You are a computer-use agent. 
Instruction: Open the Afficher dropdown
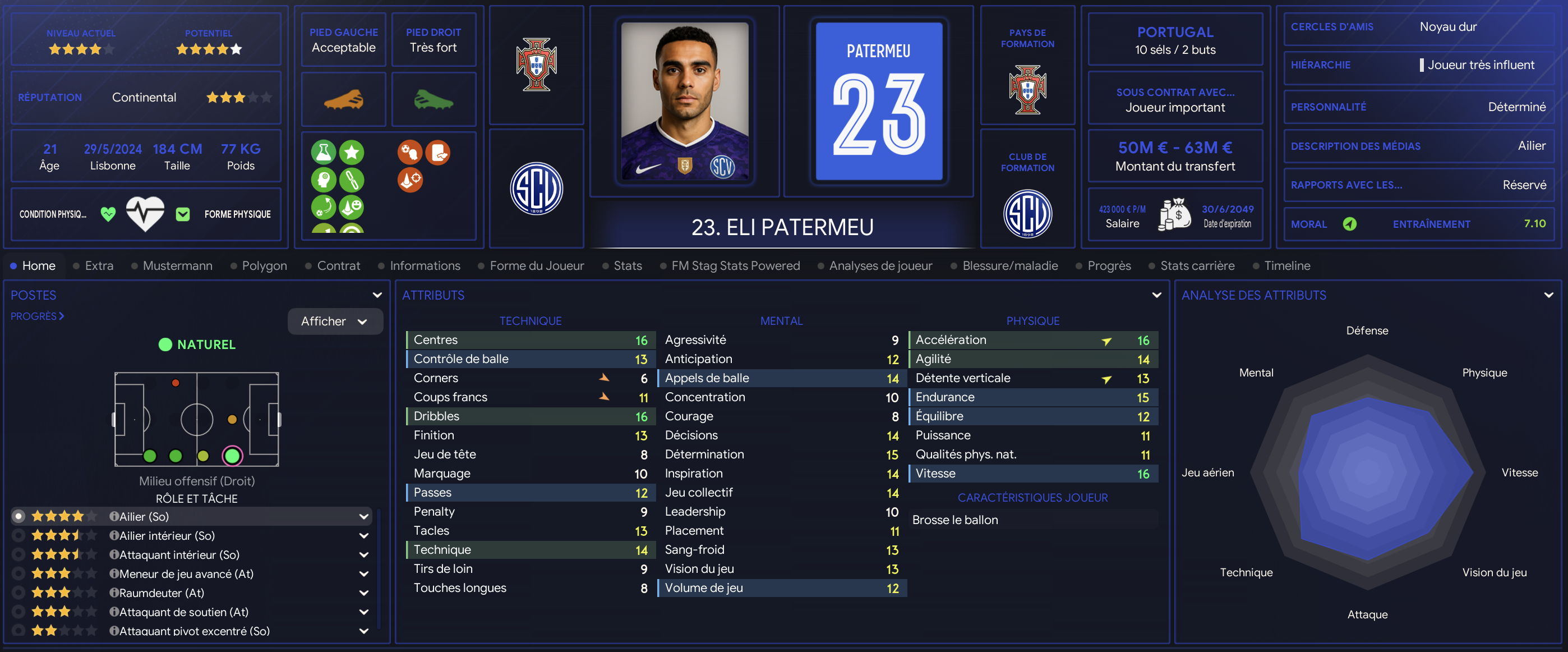tap(335, 322)
